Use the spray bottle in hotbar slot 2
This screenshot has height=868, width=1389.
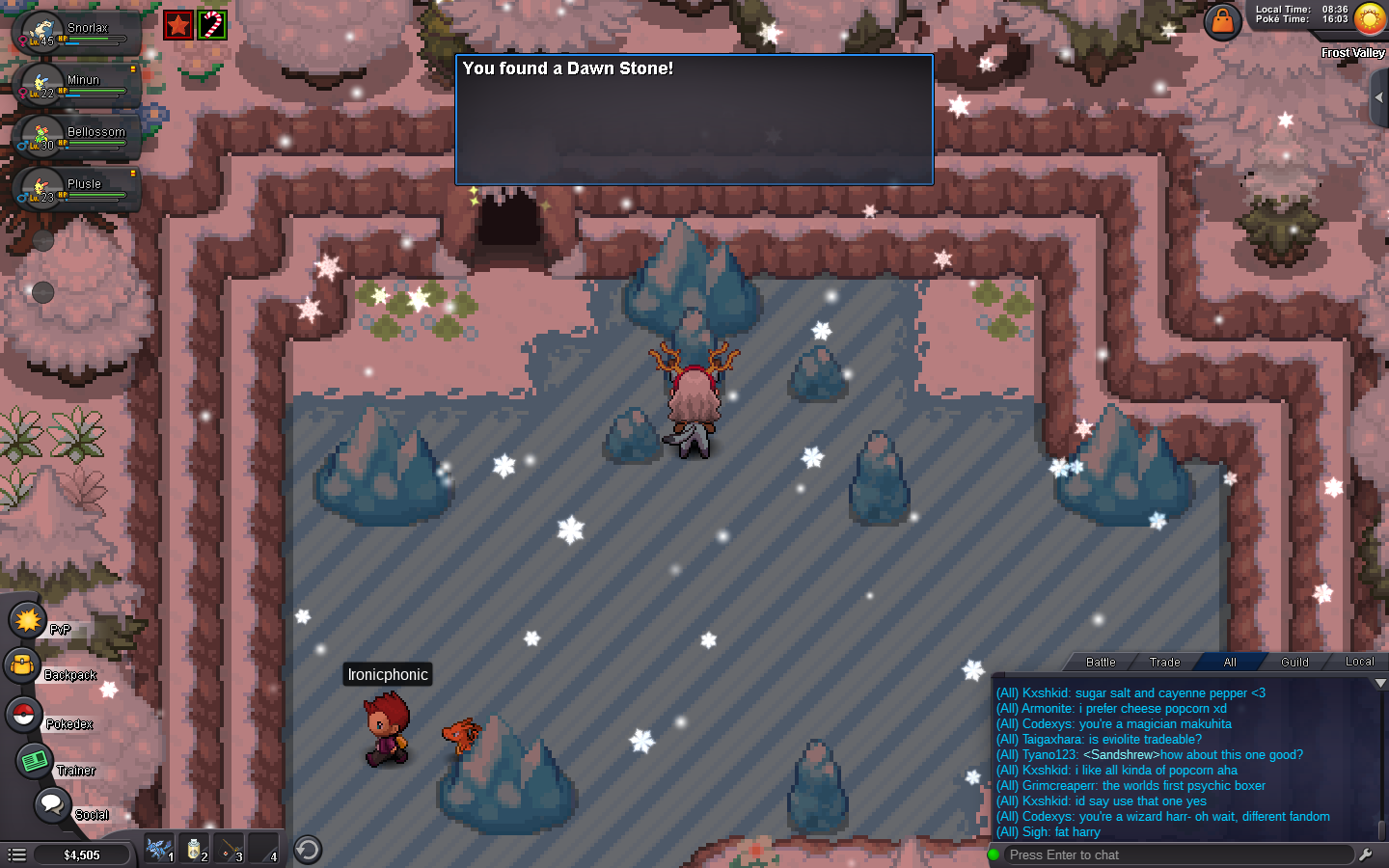[194, 849]
